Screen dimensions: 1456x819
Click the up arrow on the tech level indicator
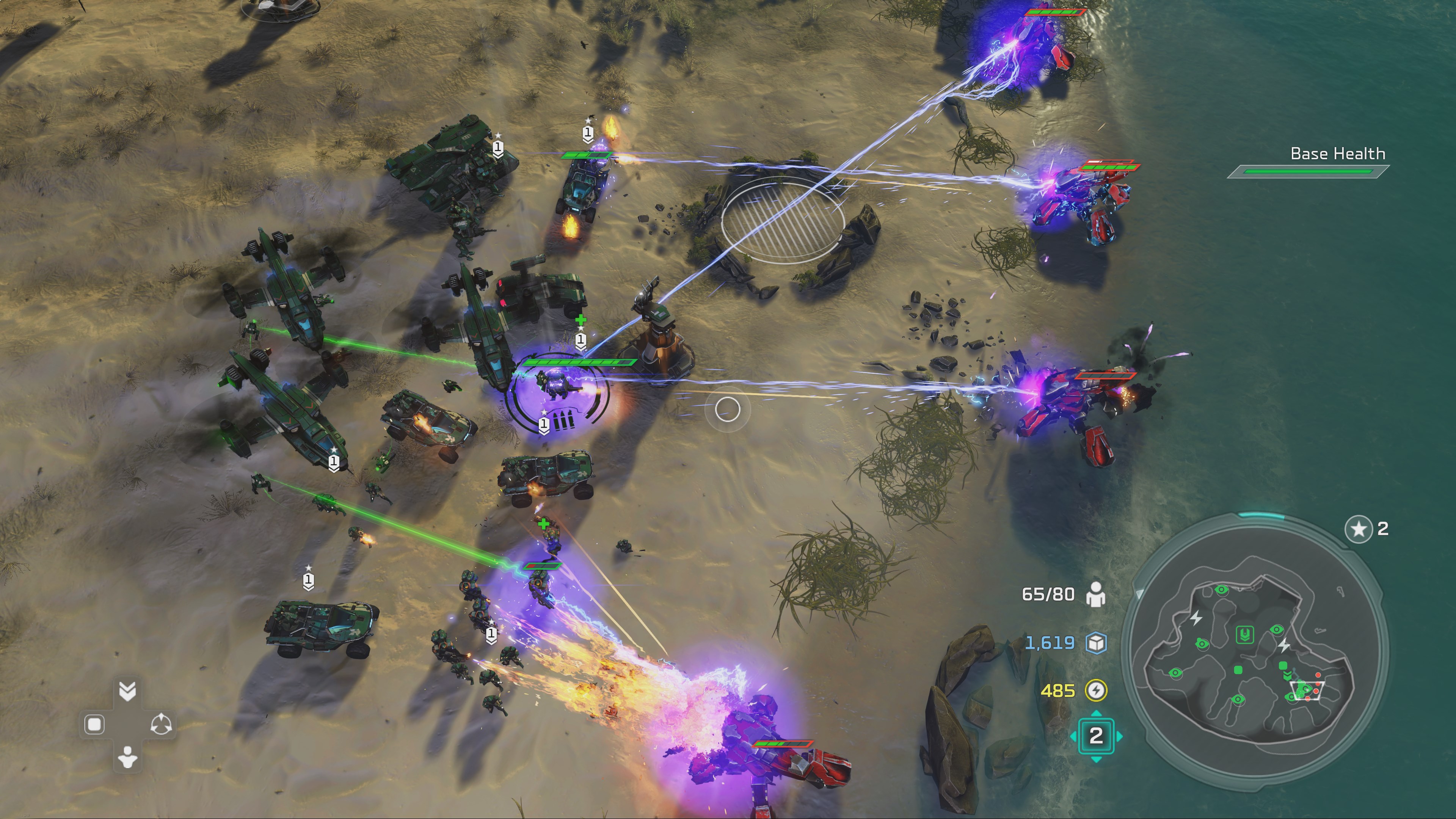point(1096,713)
